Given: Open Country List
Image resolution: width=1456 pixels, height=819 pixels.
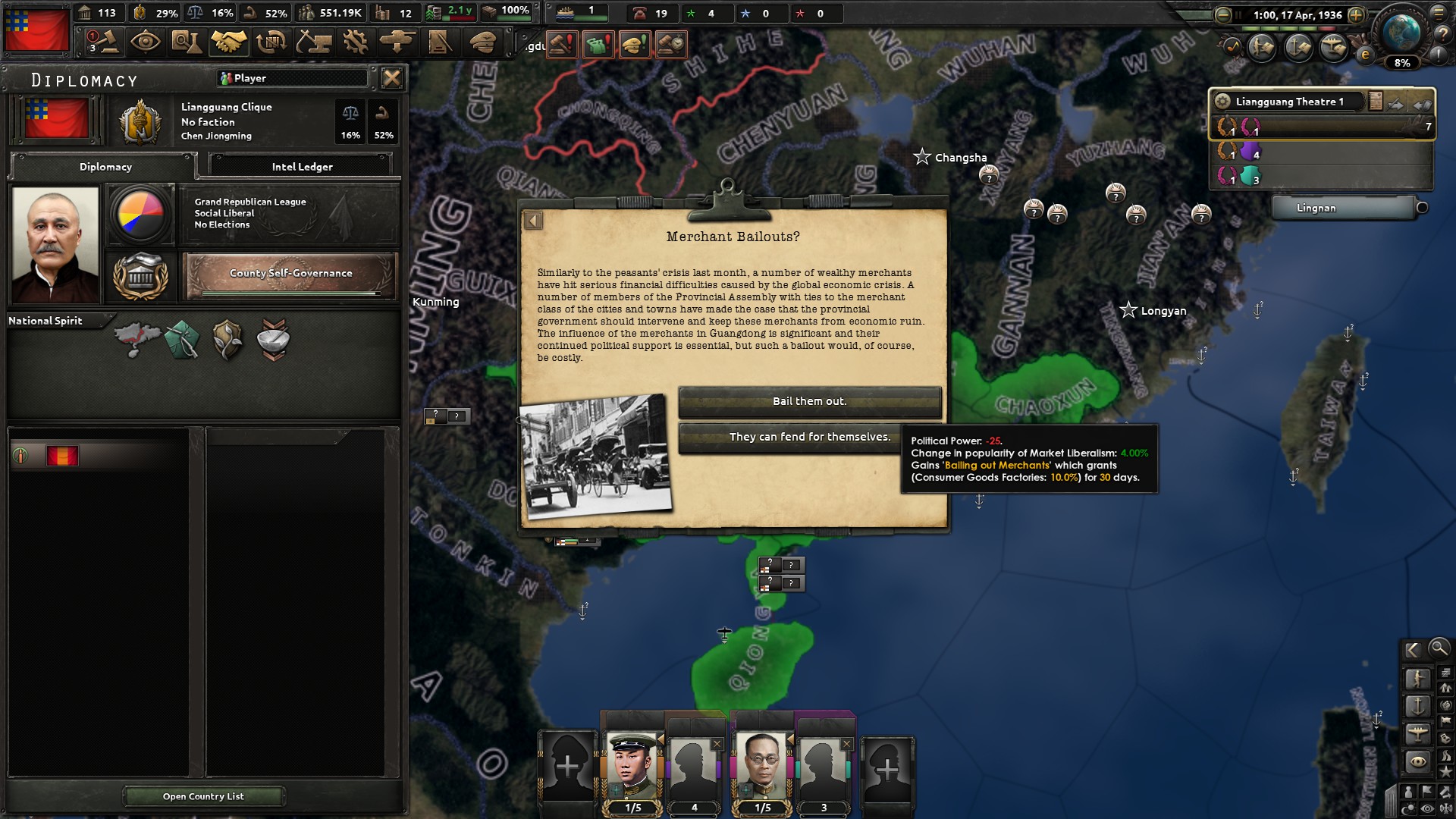Looking at the screenshot, I should 203,796.
